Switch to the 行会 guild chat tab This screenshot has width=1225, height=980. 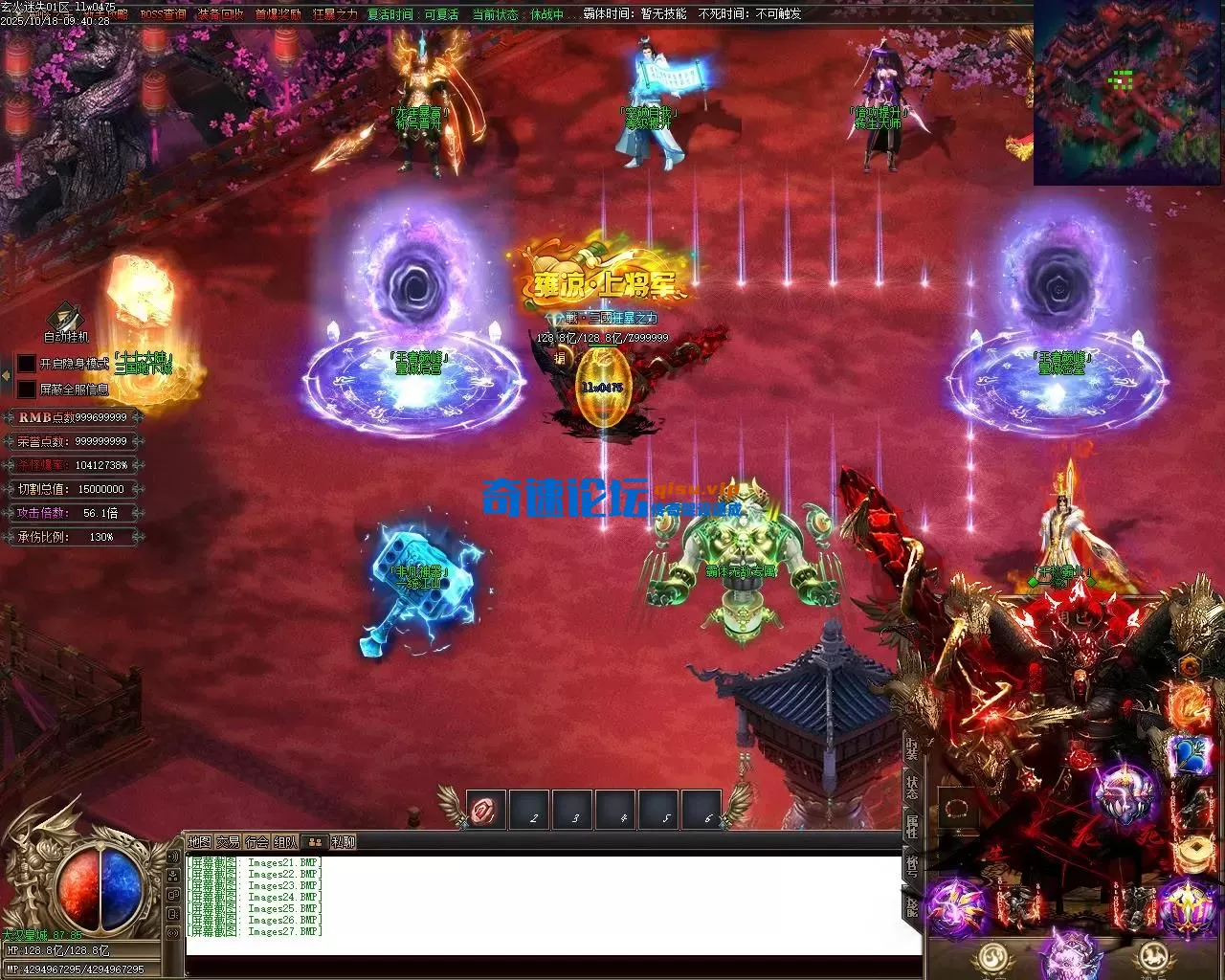coord(256,842)
